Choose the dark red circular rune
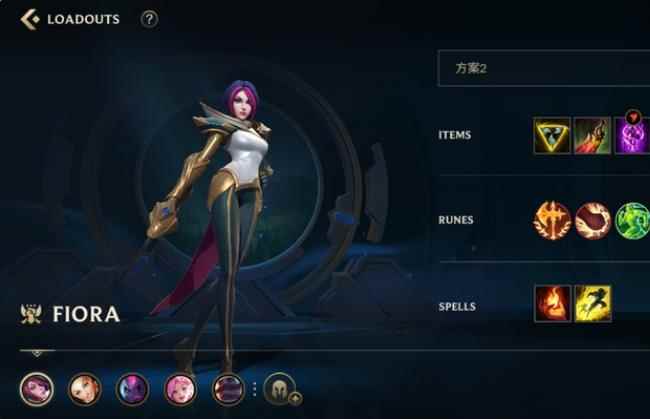This screenshot has width=650, height=419. tap(592, 220)
